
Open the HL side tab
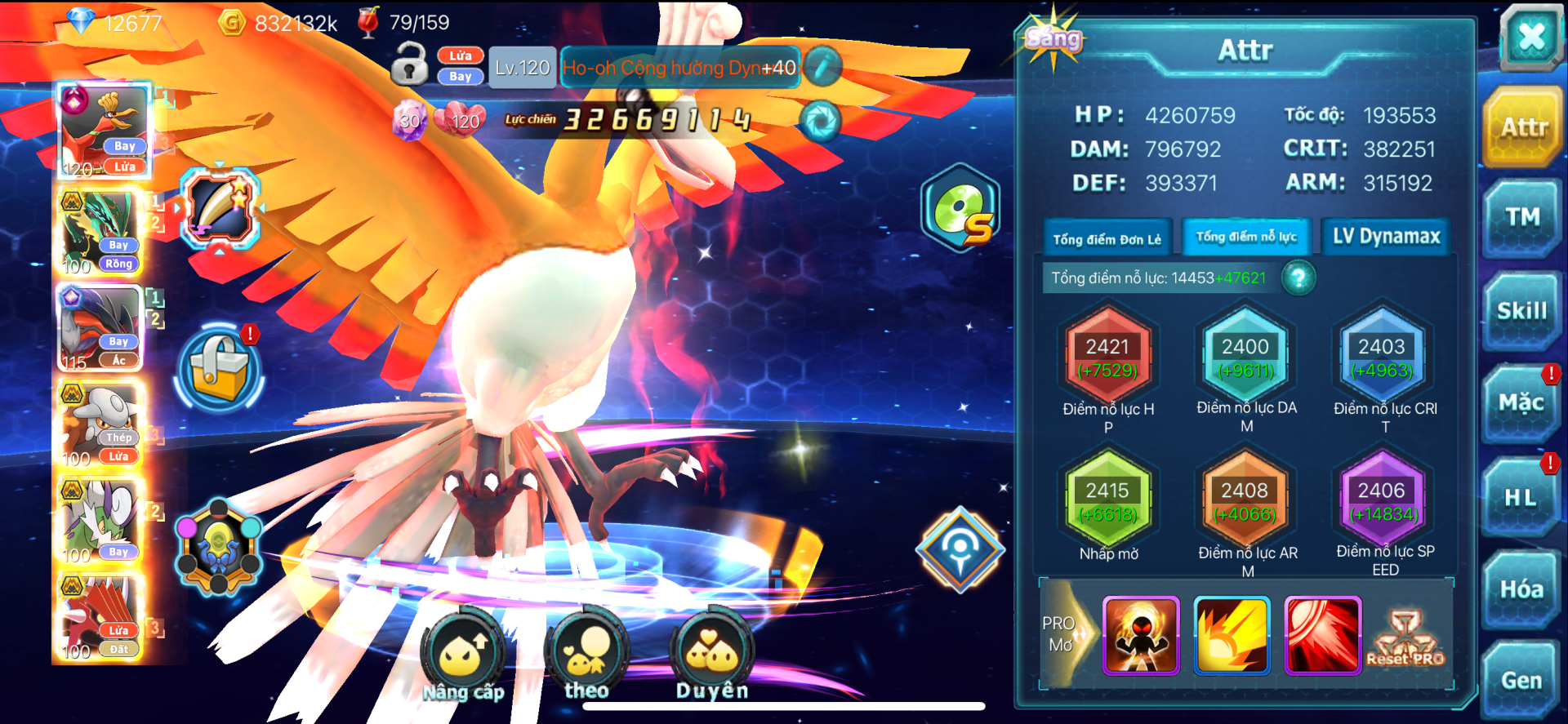(1520, 497)
